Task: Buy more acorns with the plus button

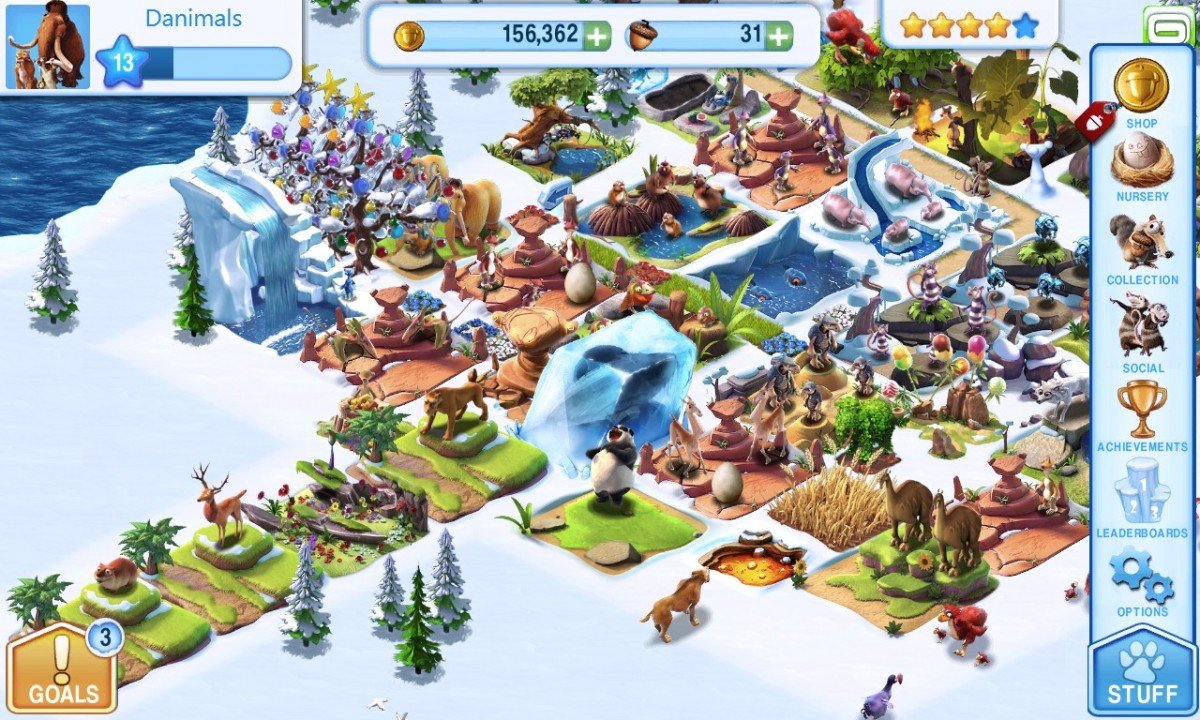Action: click(x=778, y=36)
